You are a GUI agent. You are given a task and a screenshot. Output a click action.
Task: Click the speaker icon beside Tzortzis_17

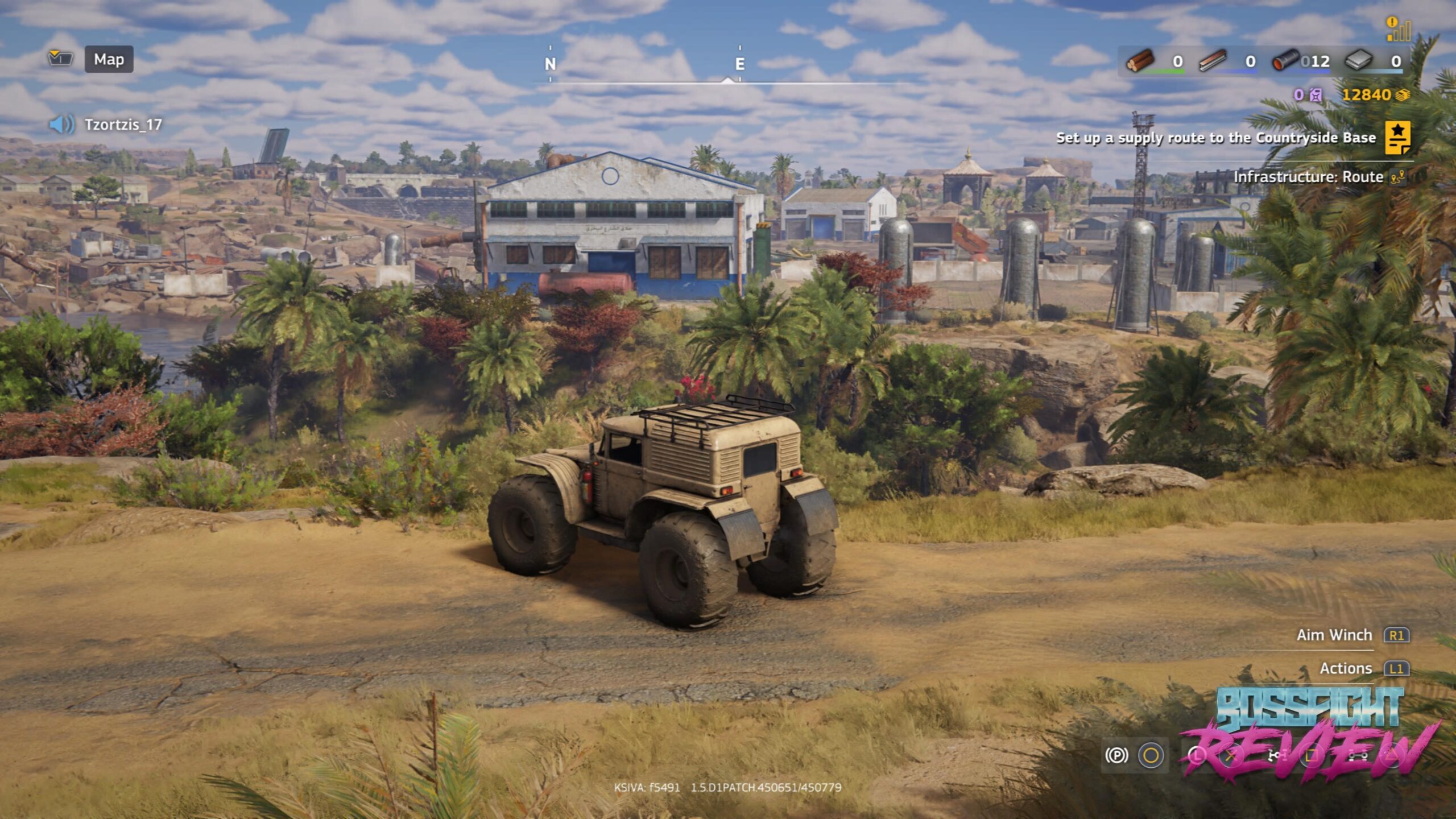click(61, 124)
